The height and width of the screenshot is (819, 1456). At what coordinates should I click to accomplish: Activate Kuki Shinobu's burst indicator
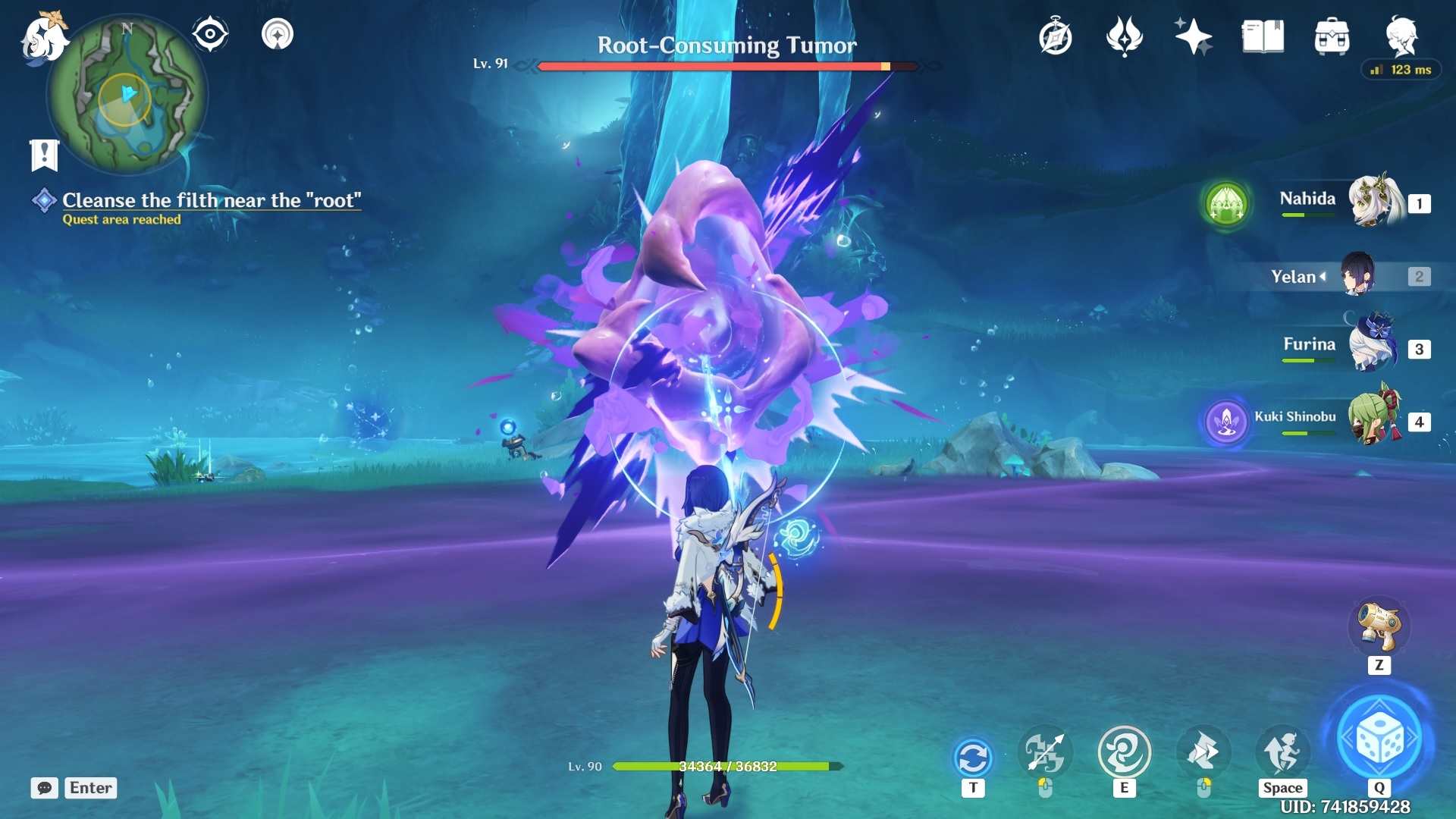coord(1225,422)
